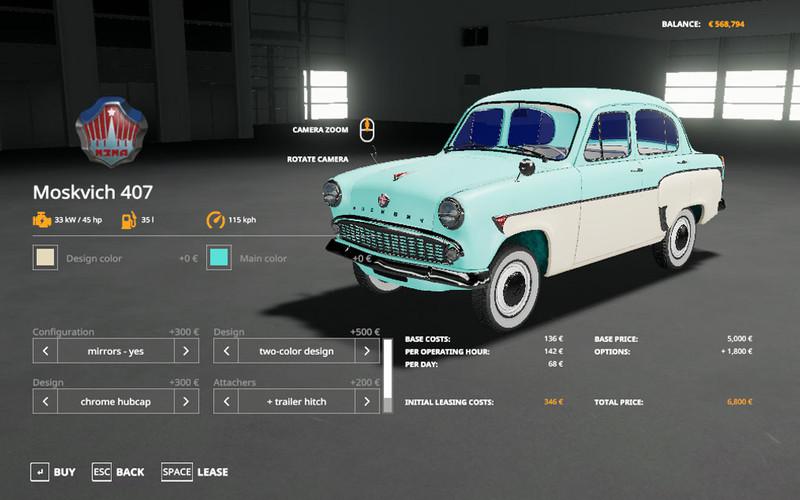
Task: Lease the Moskvich 407
Action: click(x=195, y=472)
